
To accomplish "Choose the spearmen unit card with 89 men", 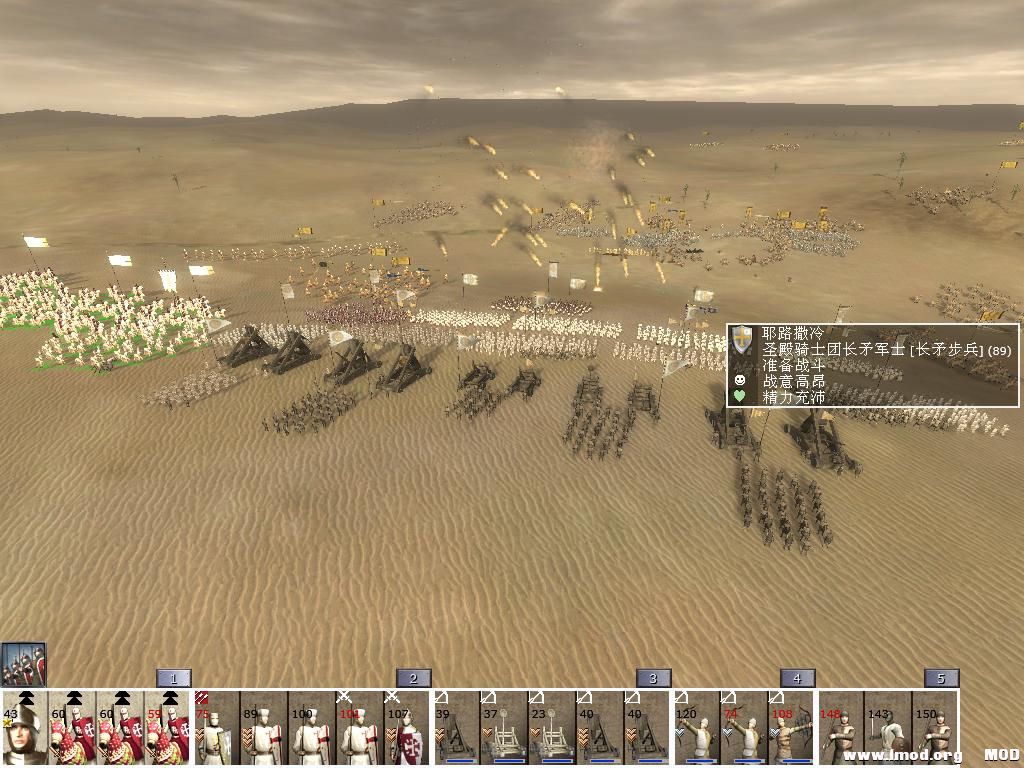I will (264, 730).
